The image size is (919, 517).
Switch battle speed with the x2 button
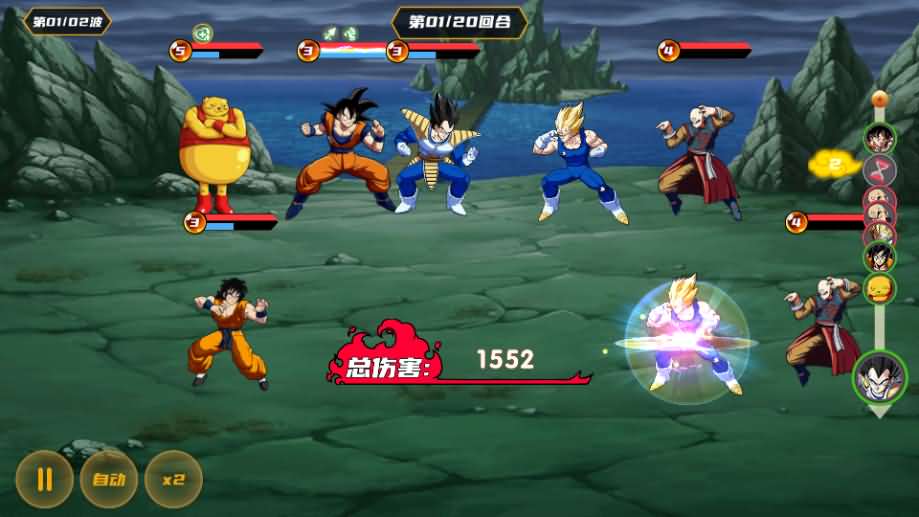point(173,478)
